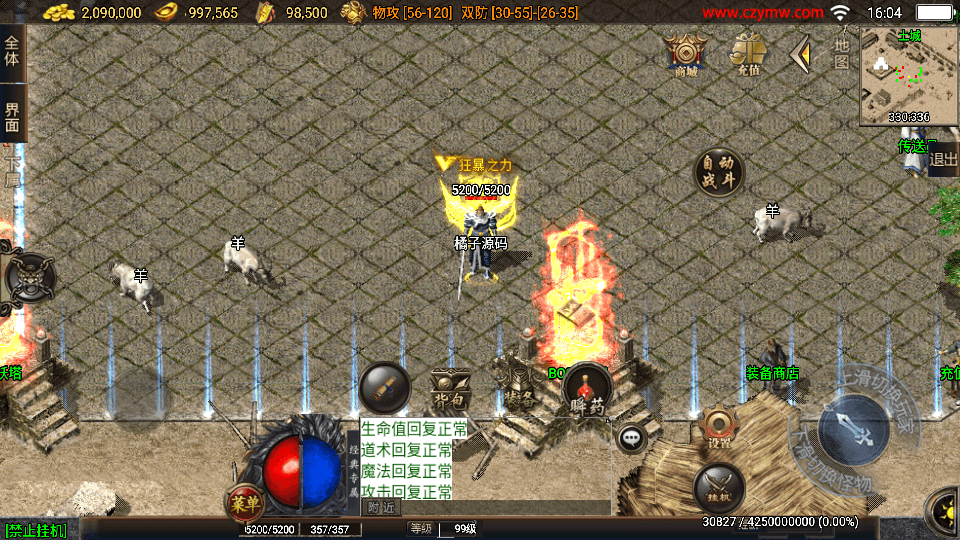This screenshot has height=540, width=960.
Task: Open the 菜单 menu button
Action: (244, 500)
